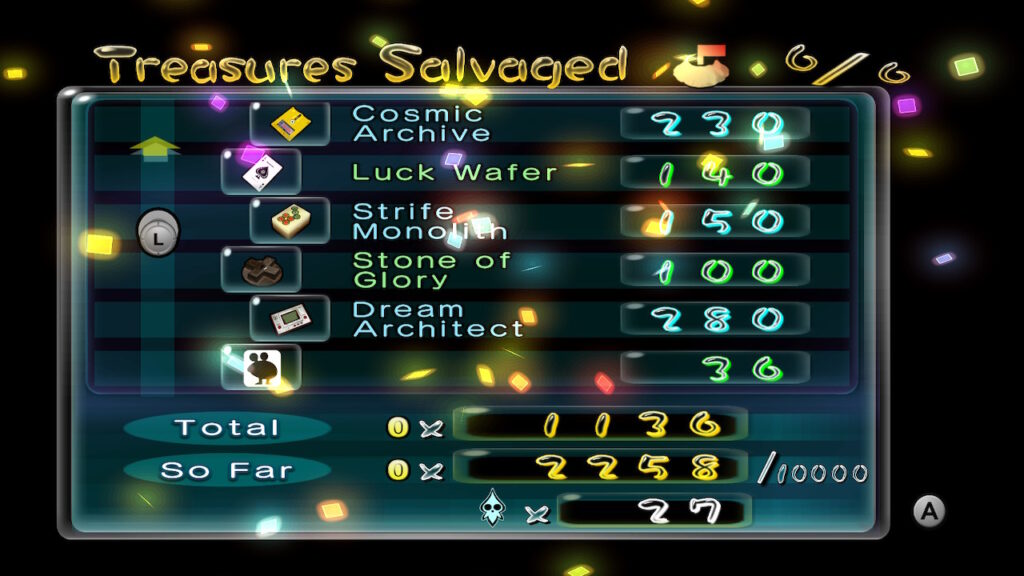The width and height of the screenshot is (1024, 576).
Task: Click the enemy silhouette icon in the last row
Action: pos(261,367)
